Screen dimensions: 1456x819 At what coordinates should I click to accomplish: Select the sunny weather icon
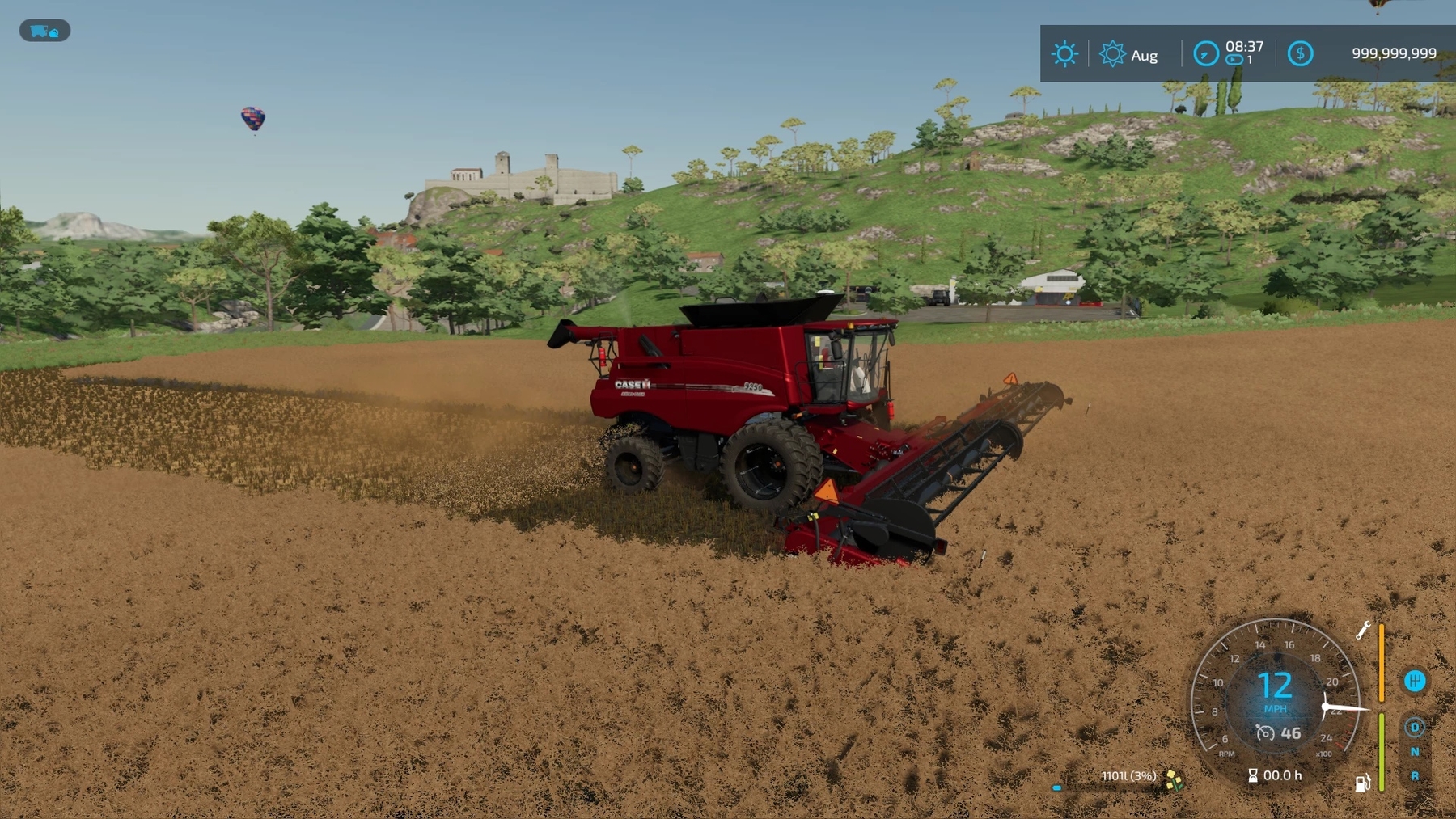pos(1064,54)
